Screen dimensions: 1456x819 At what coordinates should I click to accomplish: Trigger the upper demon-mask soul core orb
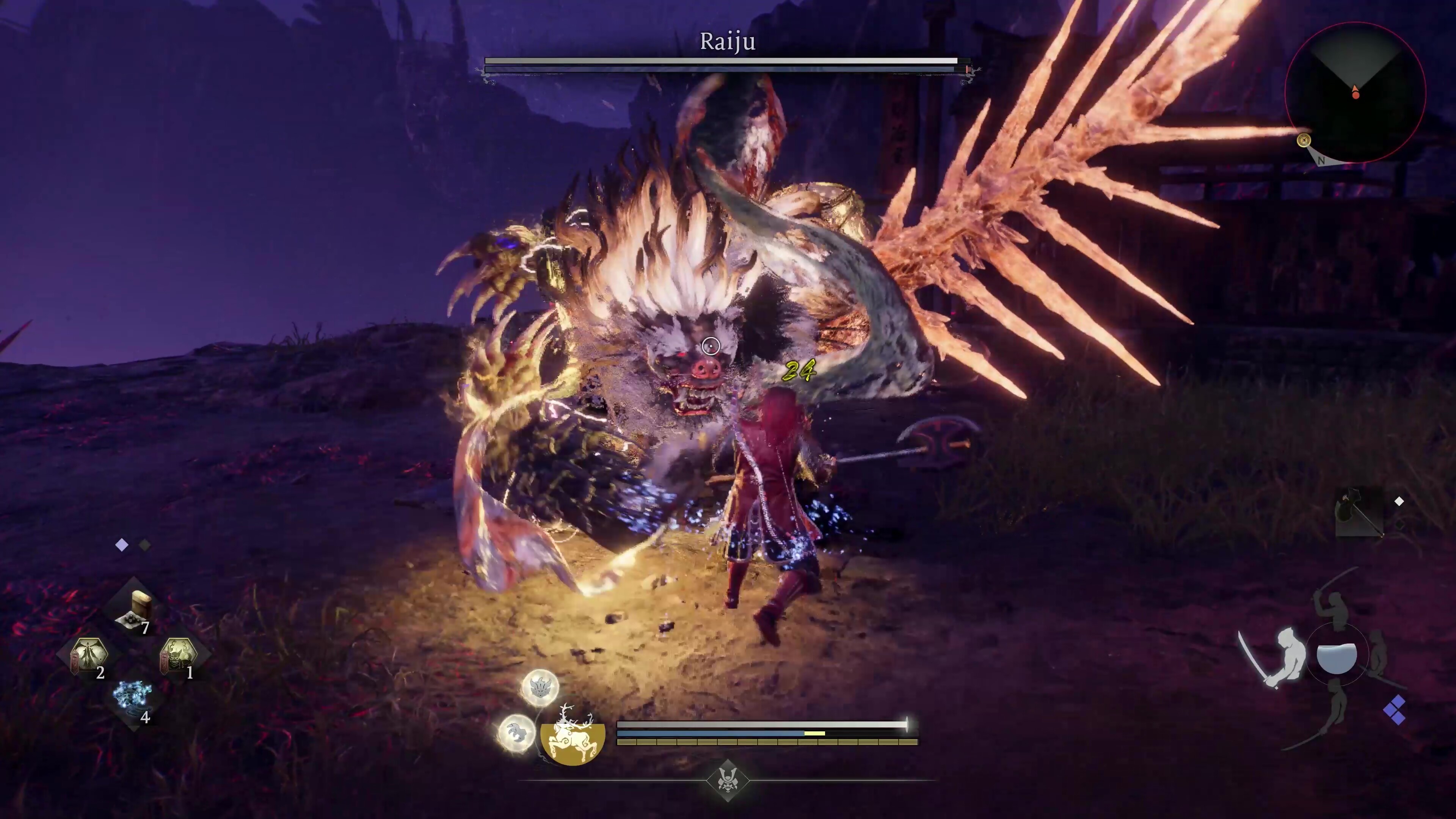coord(540,687)
